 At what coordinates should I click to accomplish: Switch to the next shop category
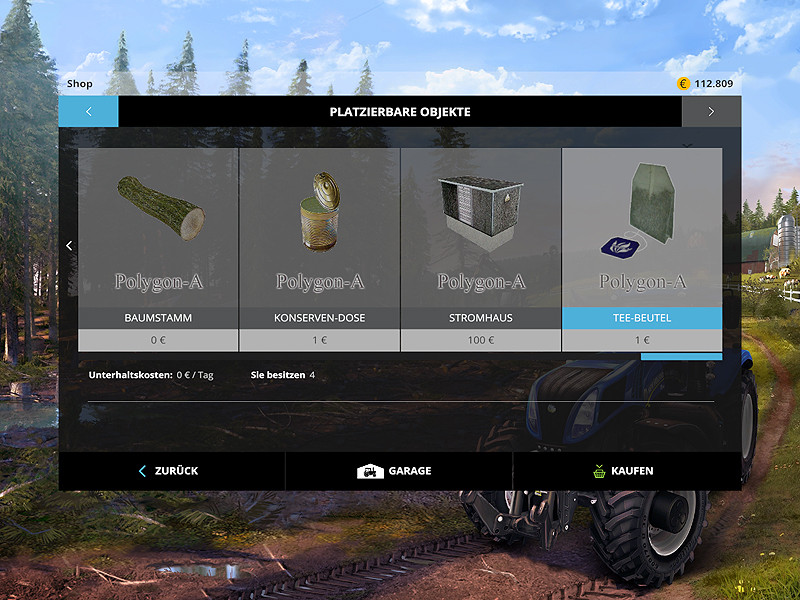(711, 112)
